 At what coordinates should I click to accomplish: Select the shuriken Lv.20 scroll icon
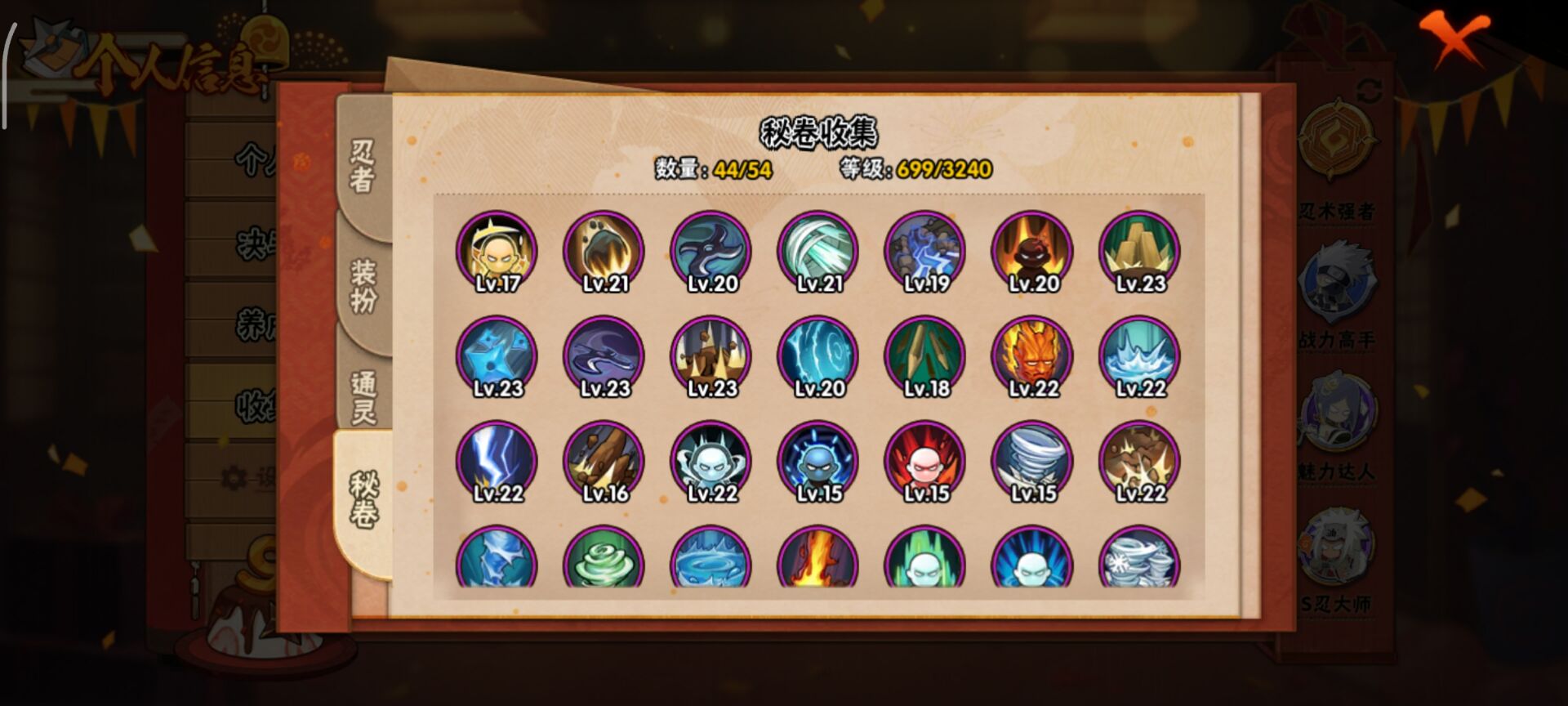tap(710, 249)
